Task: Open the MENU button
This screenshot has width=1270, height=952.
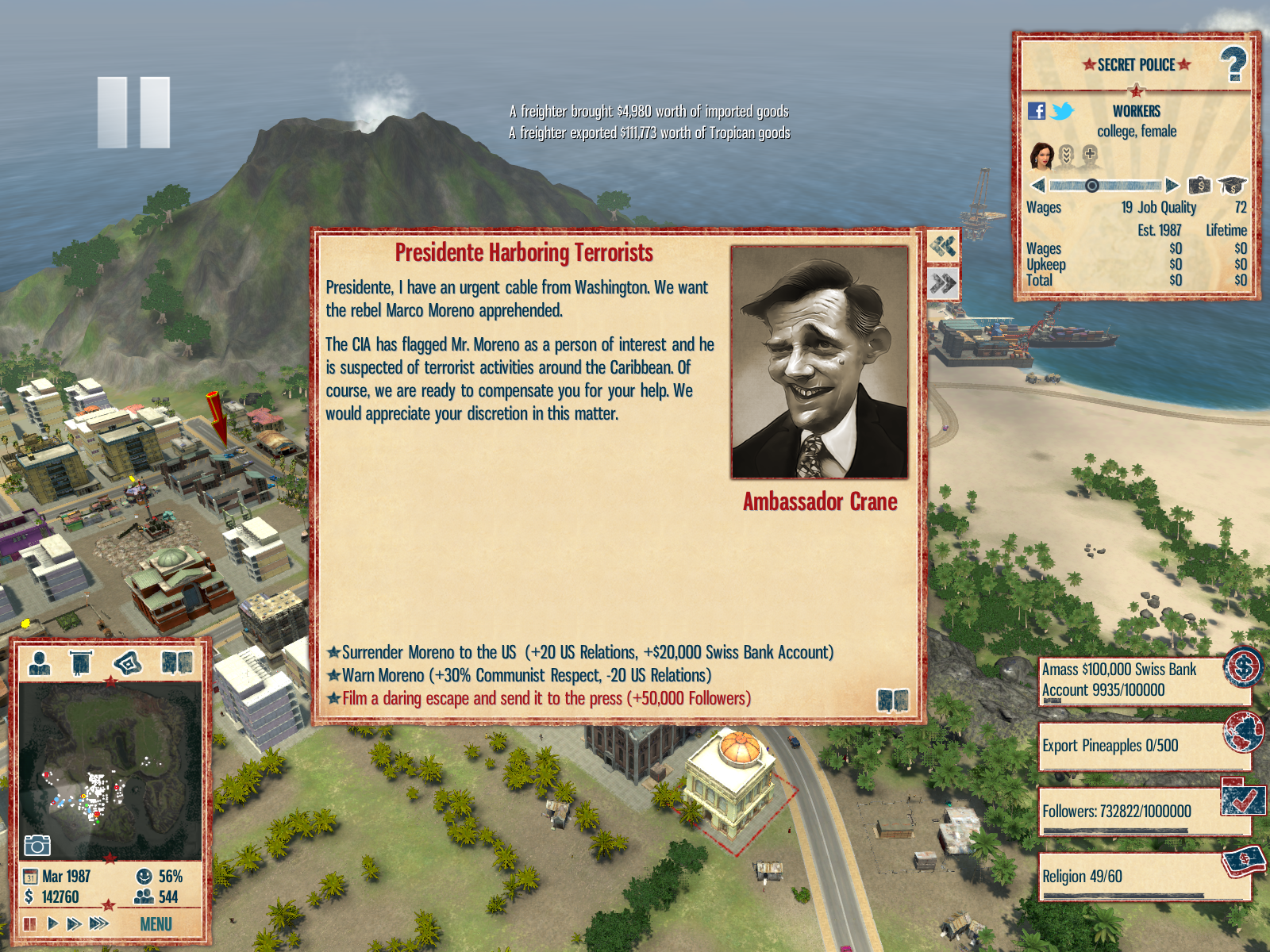Action: [156, 924]
